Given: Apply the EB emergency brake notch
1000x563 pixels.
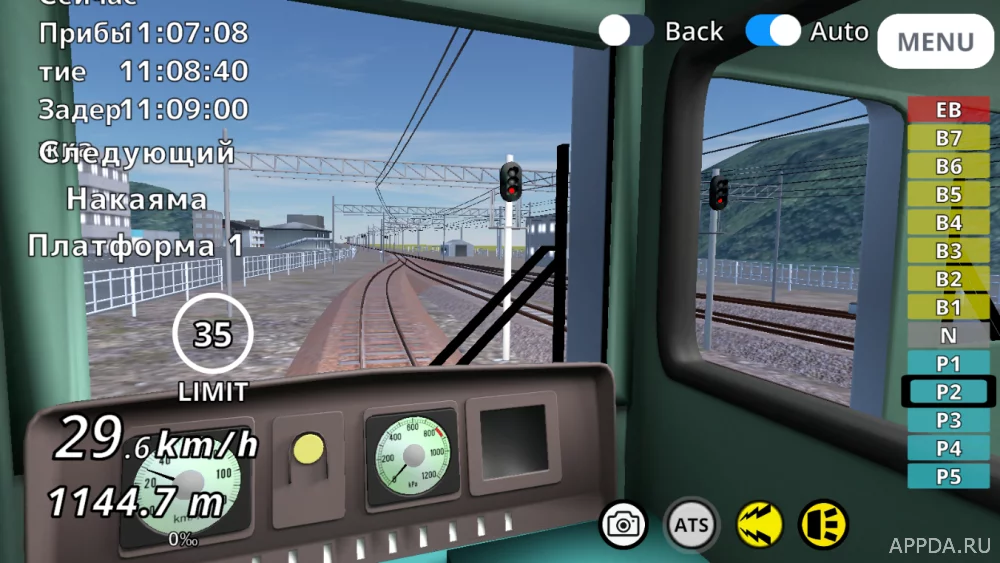Looking at the screenshot, I should 948,110.
